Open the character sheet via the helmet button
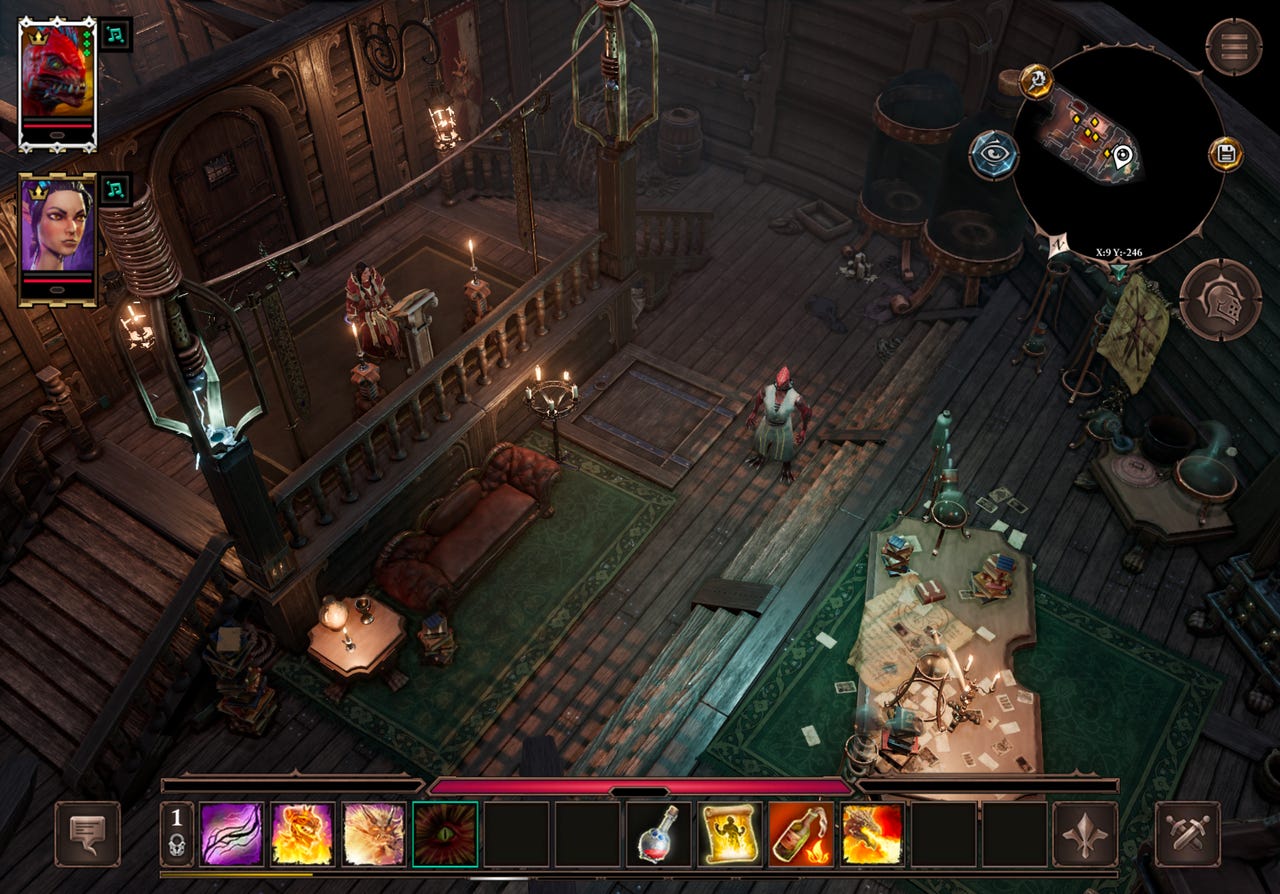1280x894 pixels. 1219,299
